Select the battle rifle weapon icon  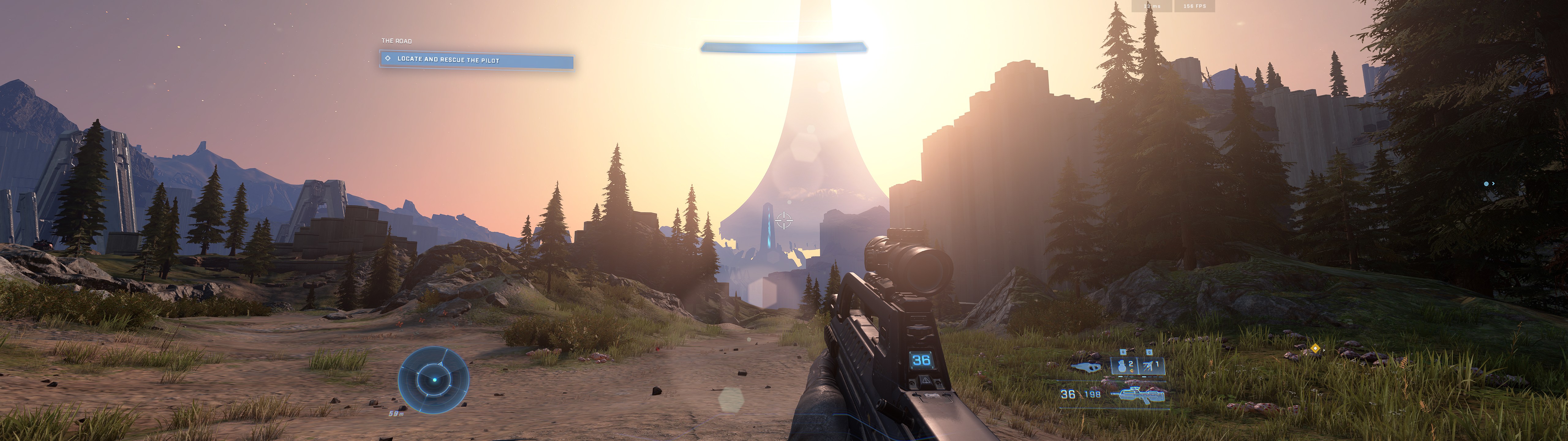[x=1138, y=395]
